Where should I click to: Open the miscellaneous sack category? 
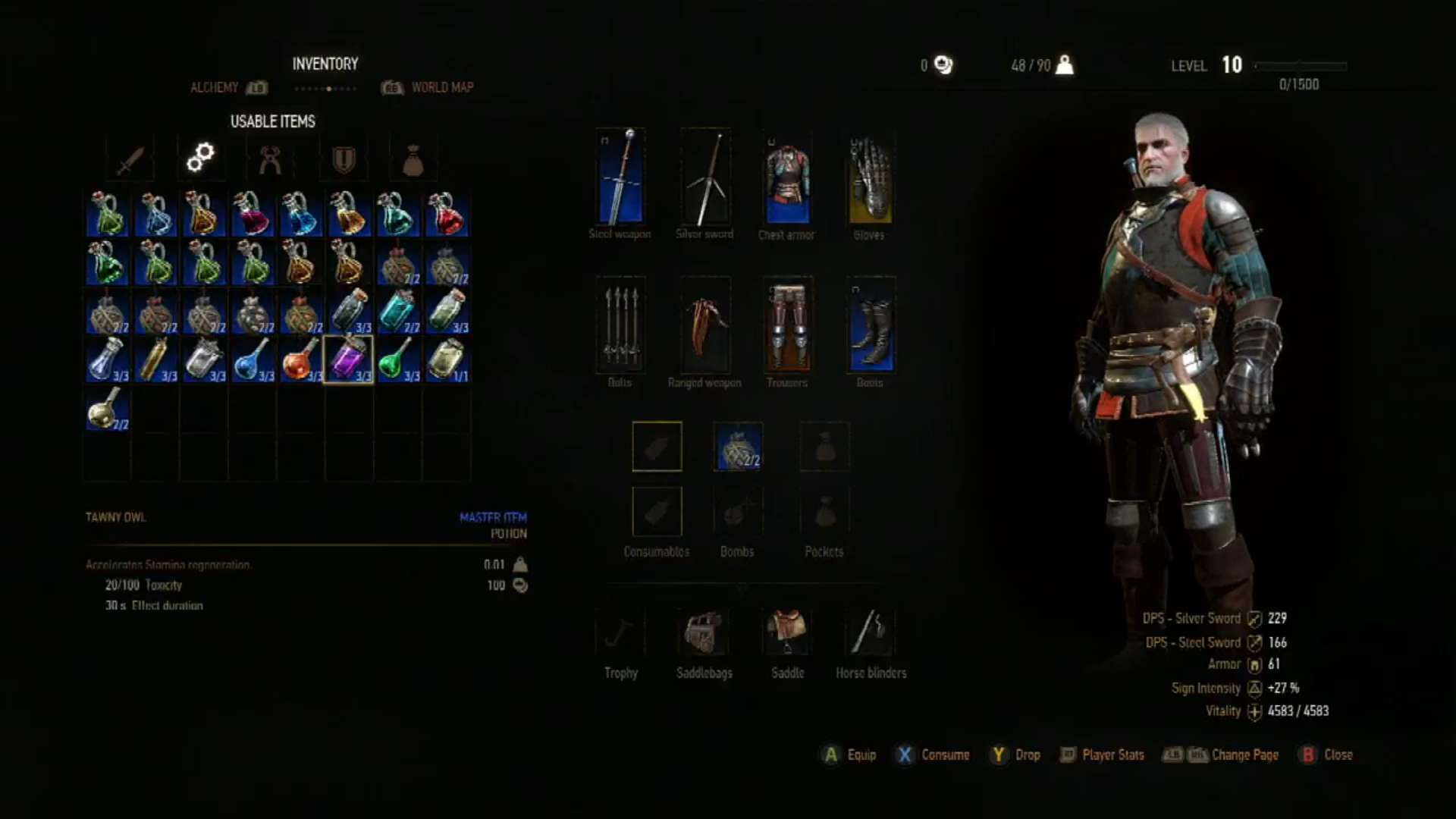[x=413, y=157]
